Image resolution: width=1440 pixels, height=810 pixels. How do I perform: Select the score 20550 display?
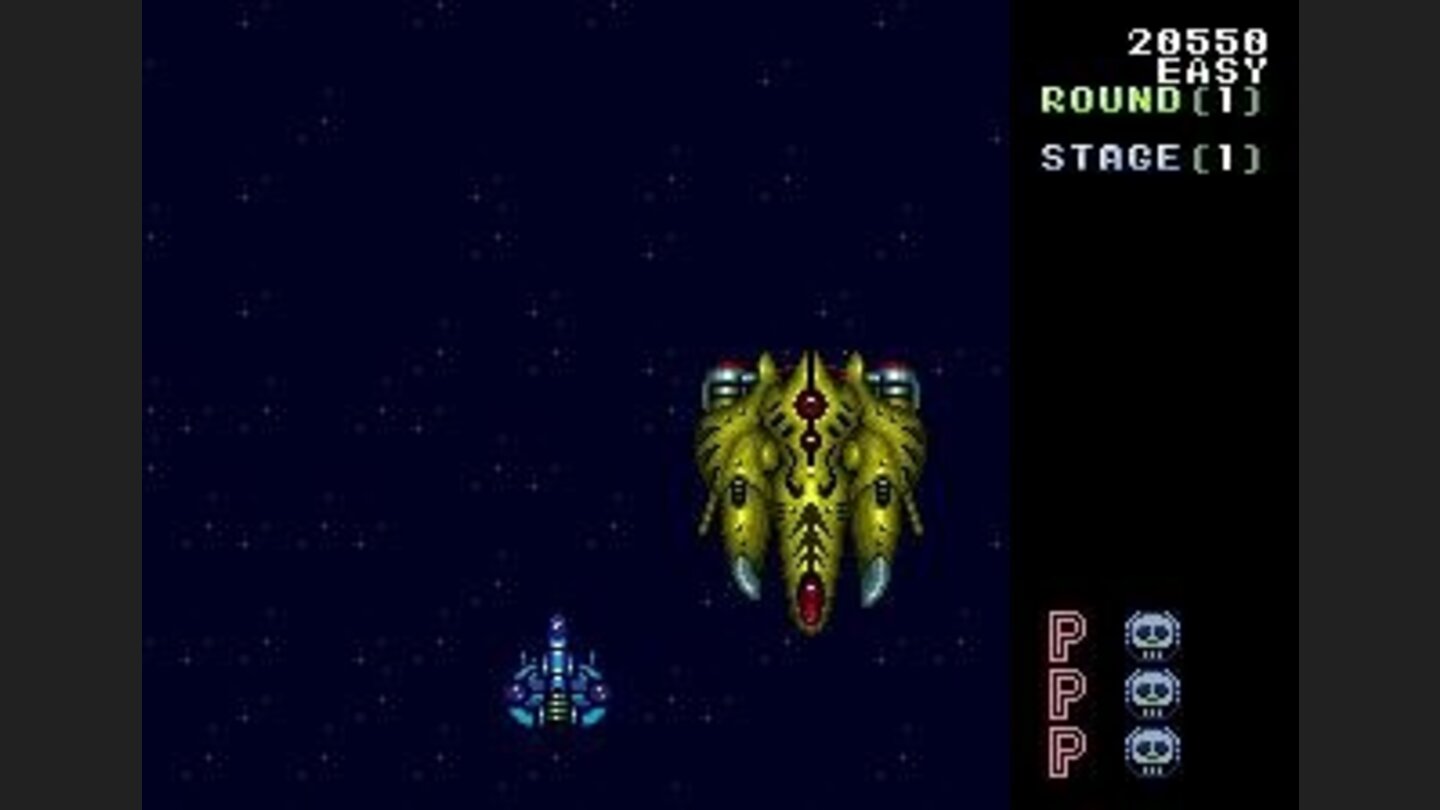(x=1195, y=41)
